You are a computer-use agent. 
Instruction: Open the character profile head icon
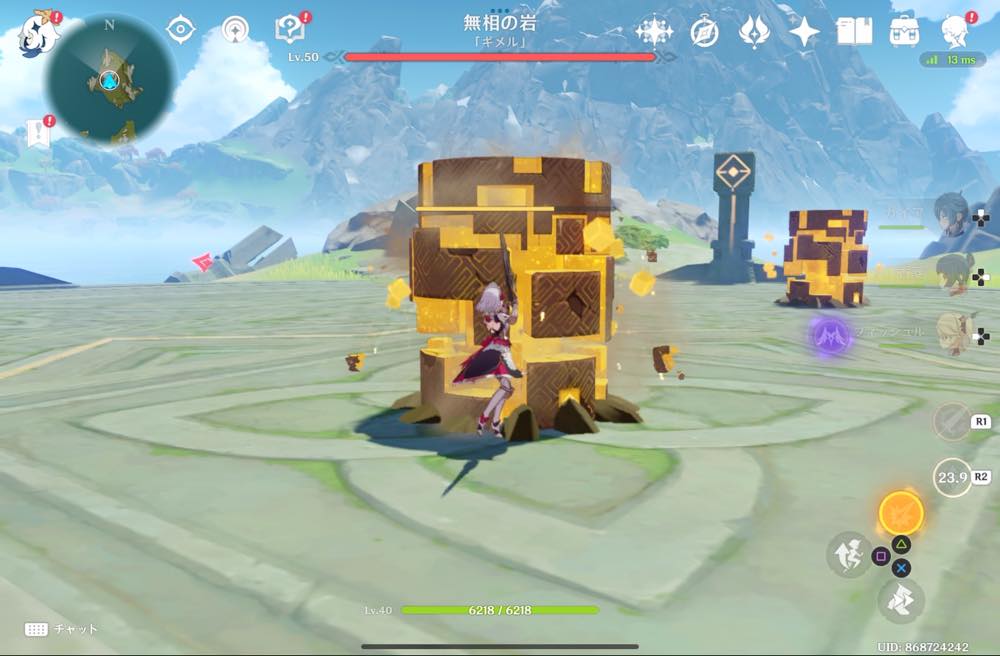click(x=955, y=32)
